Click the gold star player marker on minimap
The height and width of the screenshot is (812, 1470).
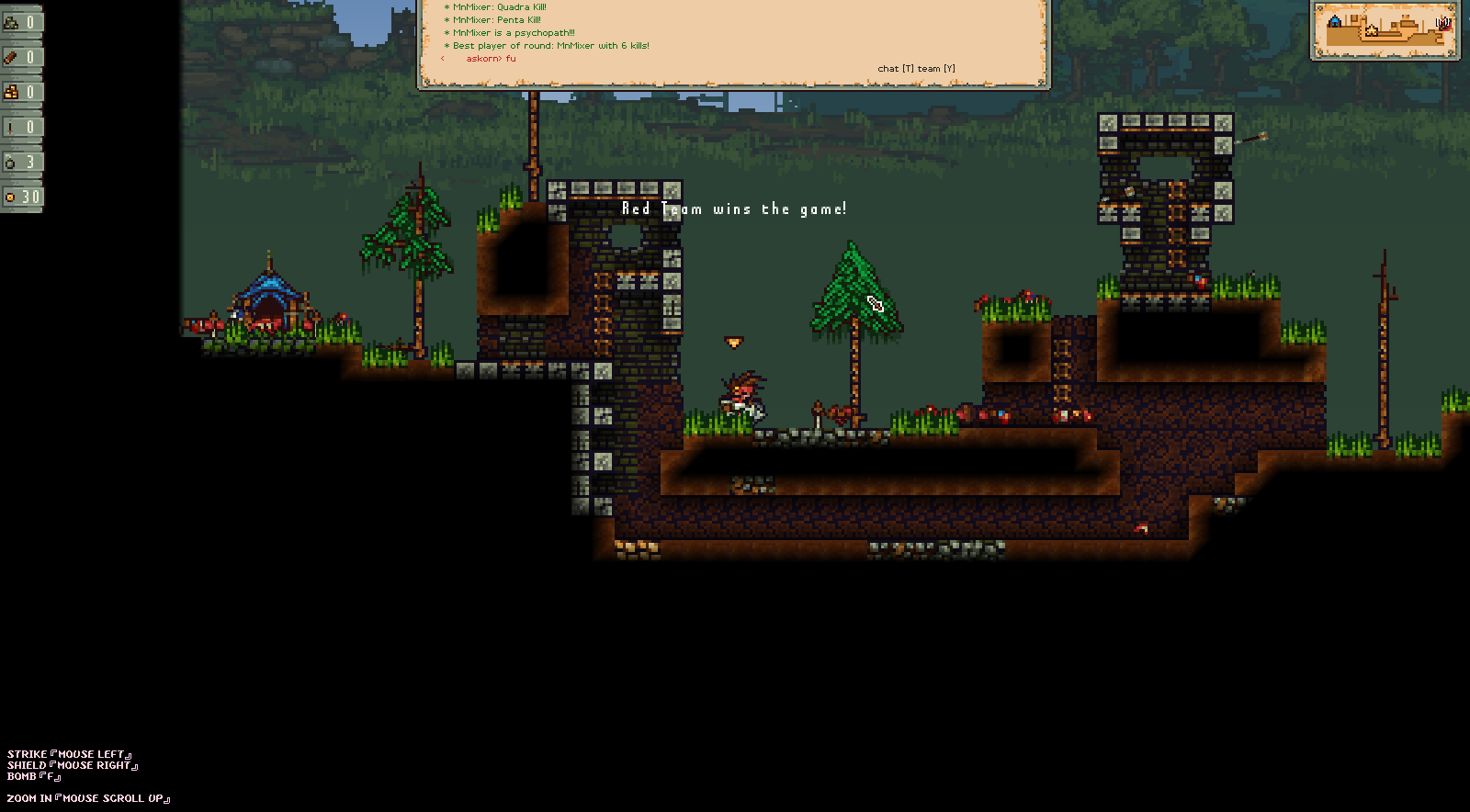(1372, 31)
